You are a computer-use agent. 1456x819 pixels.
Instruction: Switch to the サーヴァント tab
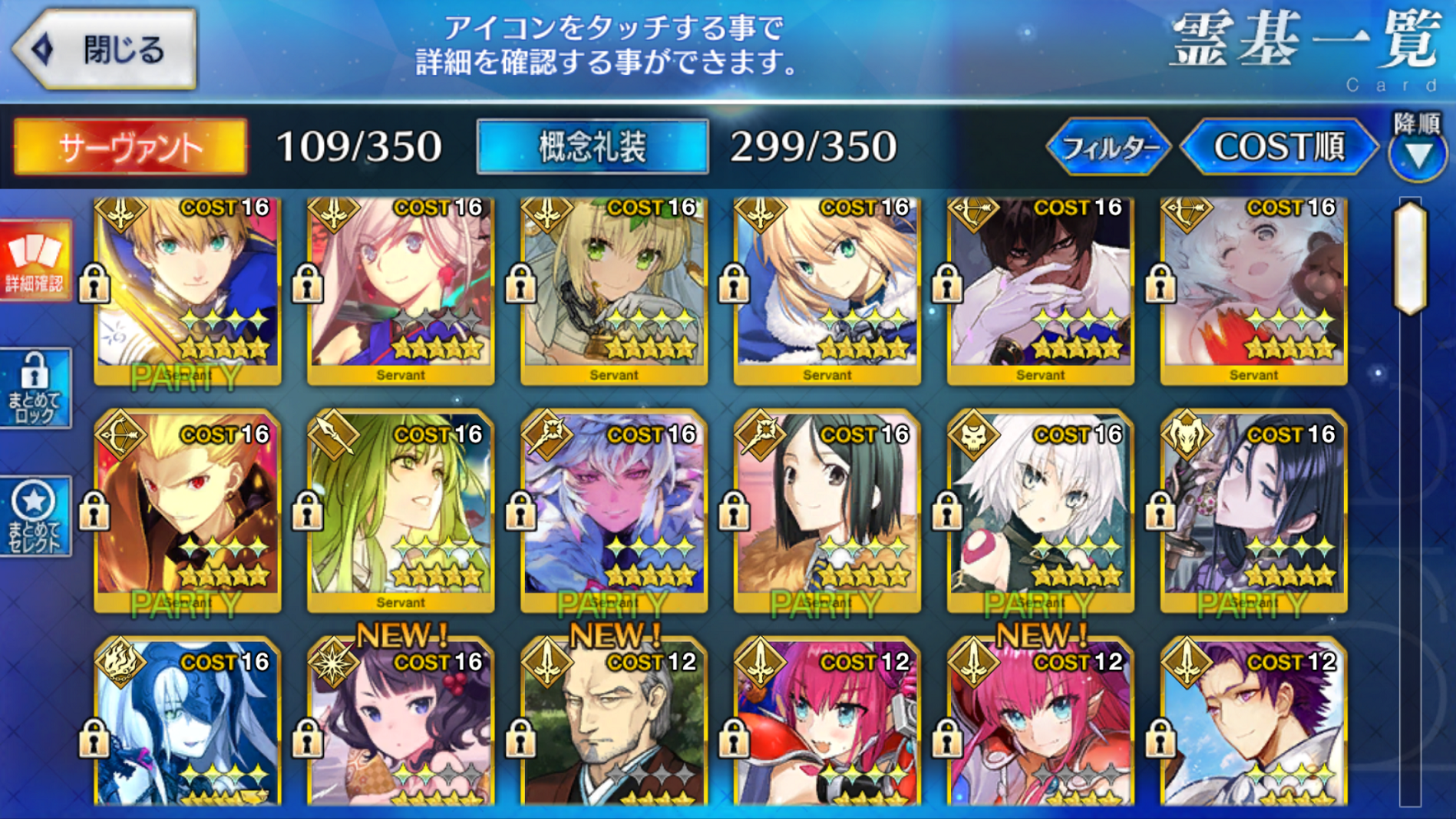(x=130, y=147)
